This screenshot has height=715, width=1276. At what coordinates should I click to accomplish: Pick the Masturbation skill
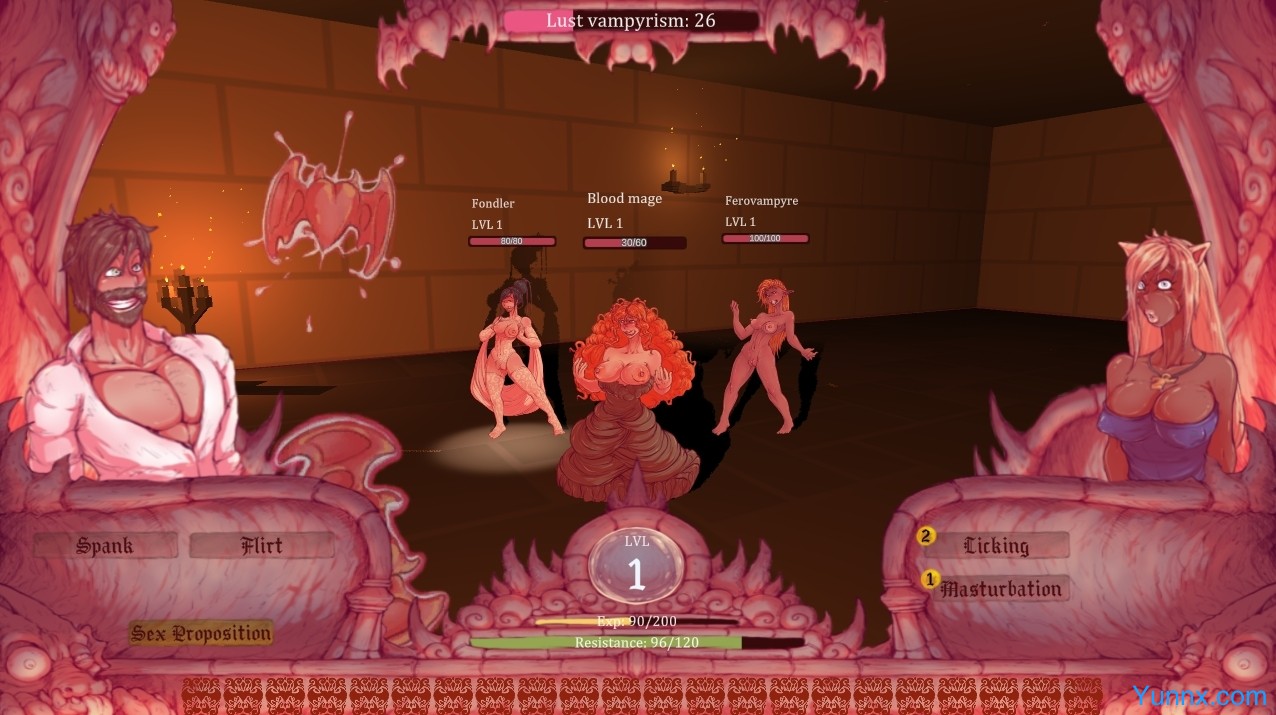pos(1001,589)
